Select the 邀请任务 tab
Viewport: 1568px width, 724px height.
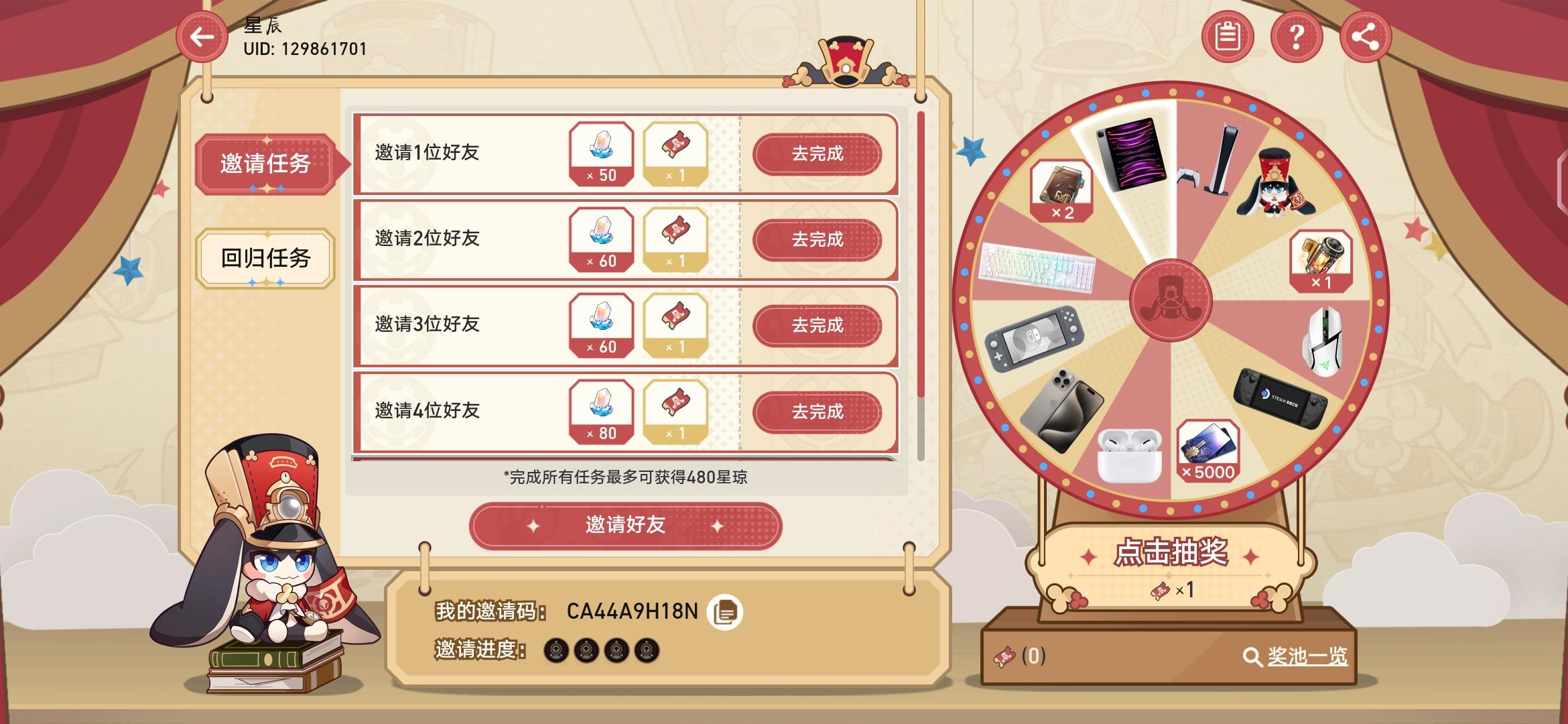point(265,164)
